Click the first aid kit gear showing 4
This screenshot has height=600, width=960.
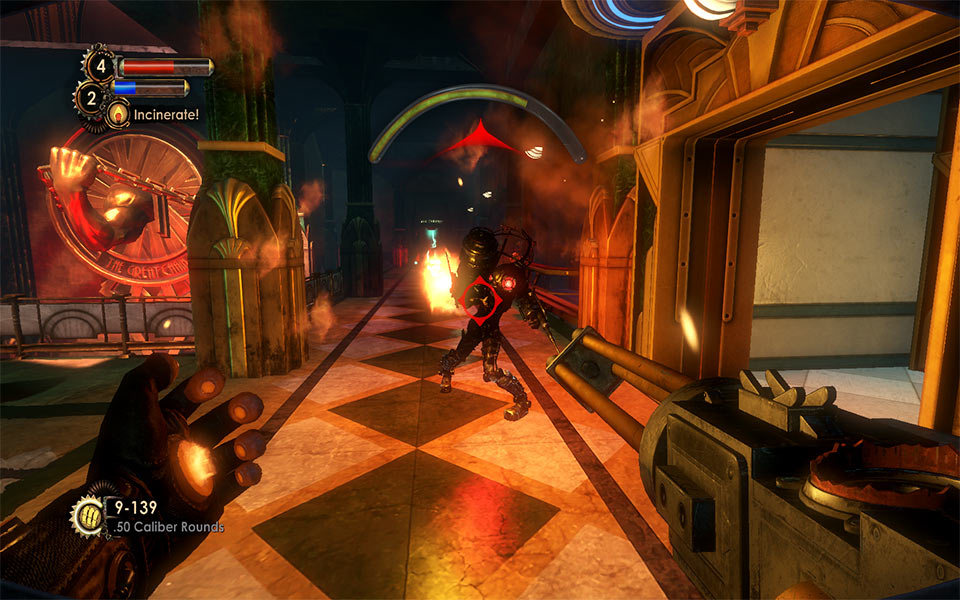(99, 66)
